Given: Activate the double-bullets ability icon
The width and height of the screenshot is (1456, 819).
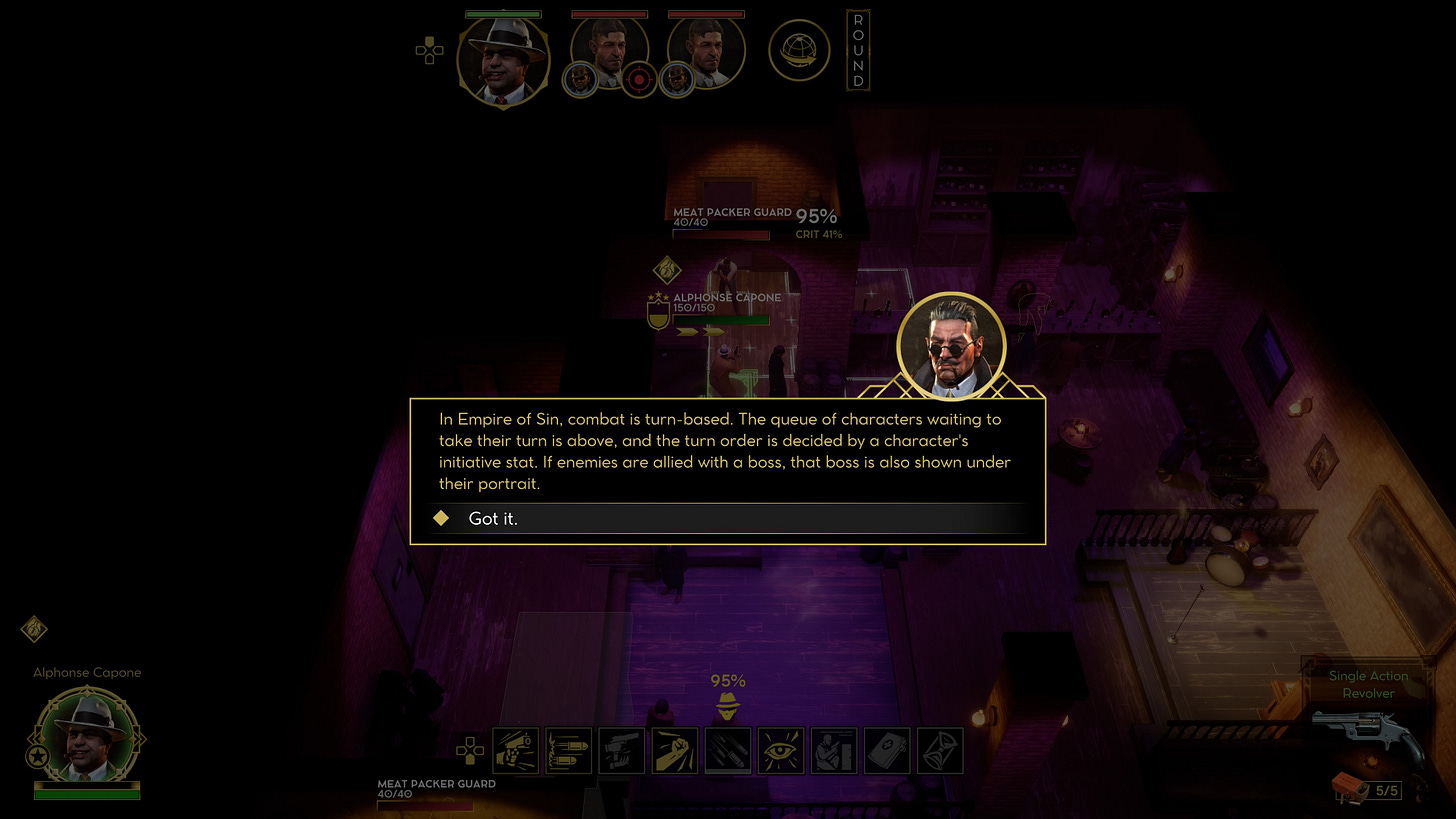Looking at the screenshot, I should tap(568, 751).
